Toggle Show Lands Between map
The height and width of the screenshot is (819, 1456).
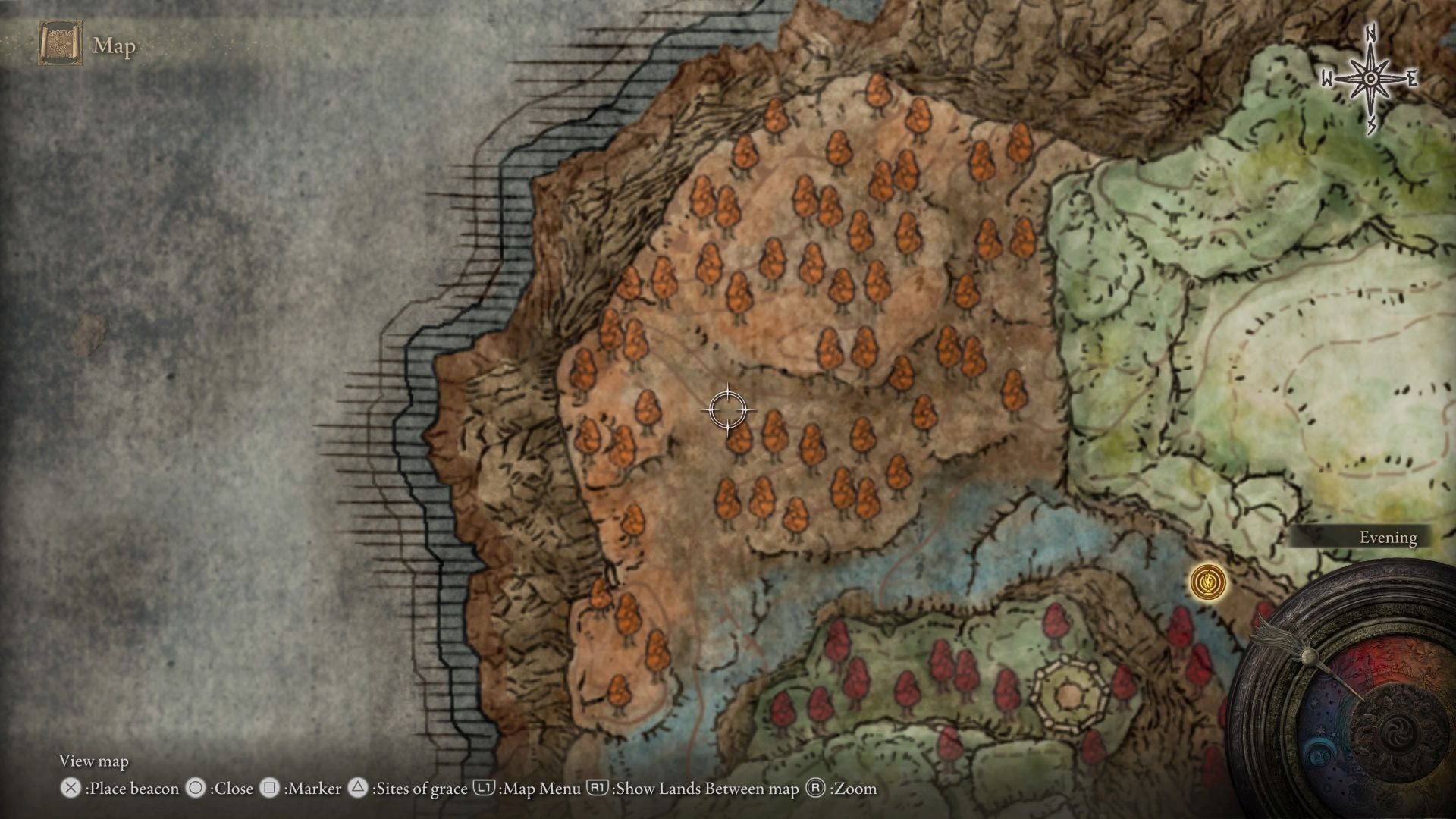coord(705,789)
